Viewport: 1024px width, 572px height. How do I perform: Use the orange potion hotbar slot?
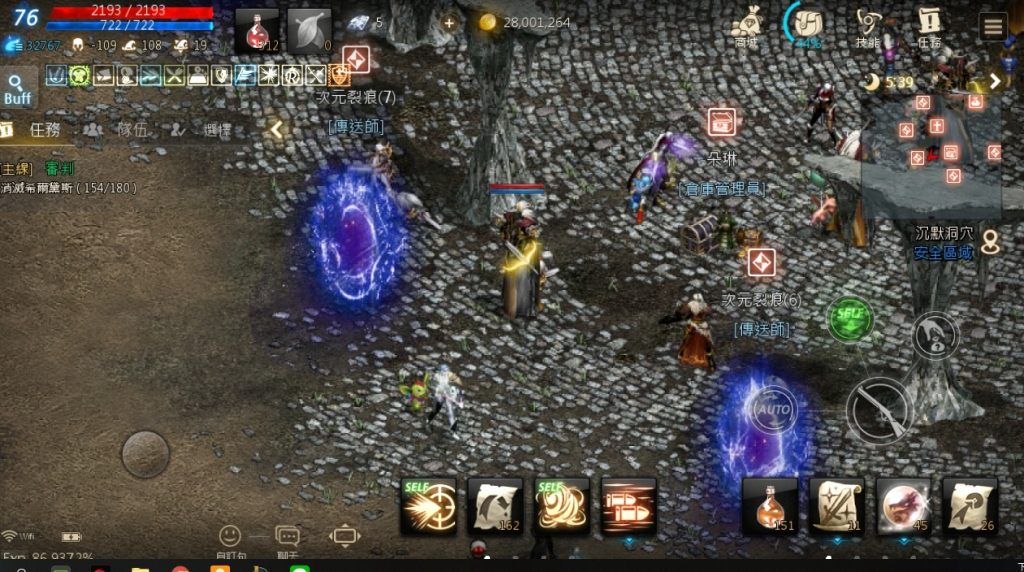pyautogui.click(x=770, y=506)
